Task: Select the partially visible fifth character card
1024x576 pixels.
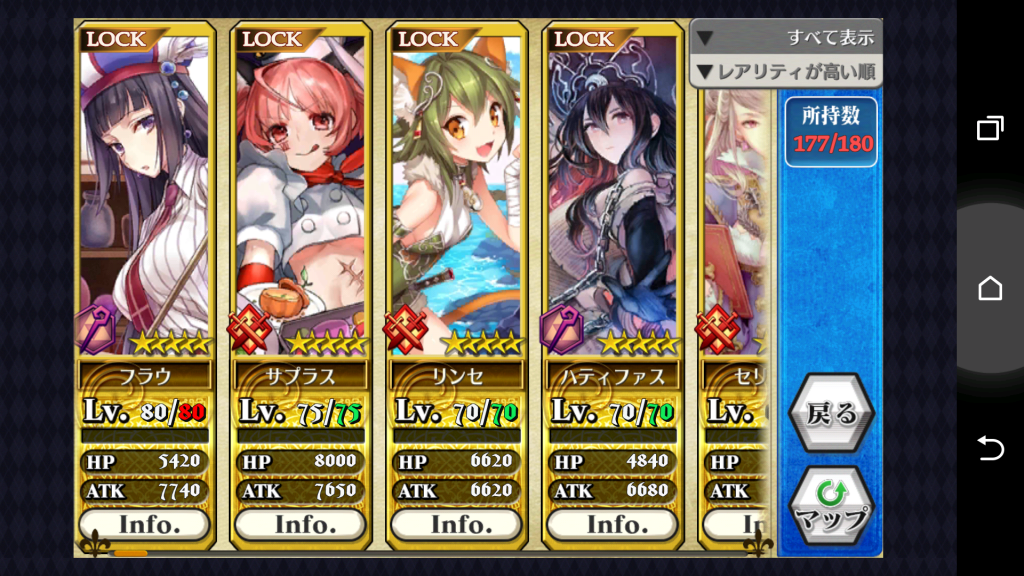Action: point(736,220)
